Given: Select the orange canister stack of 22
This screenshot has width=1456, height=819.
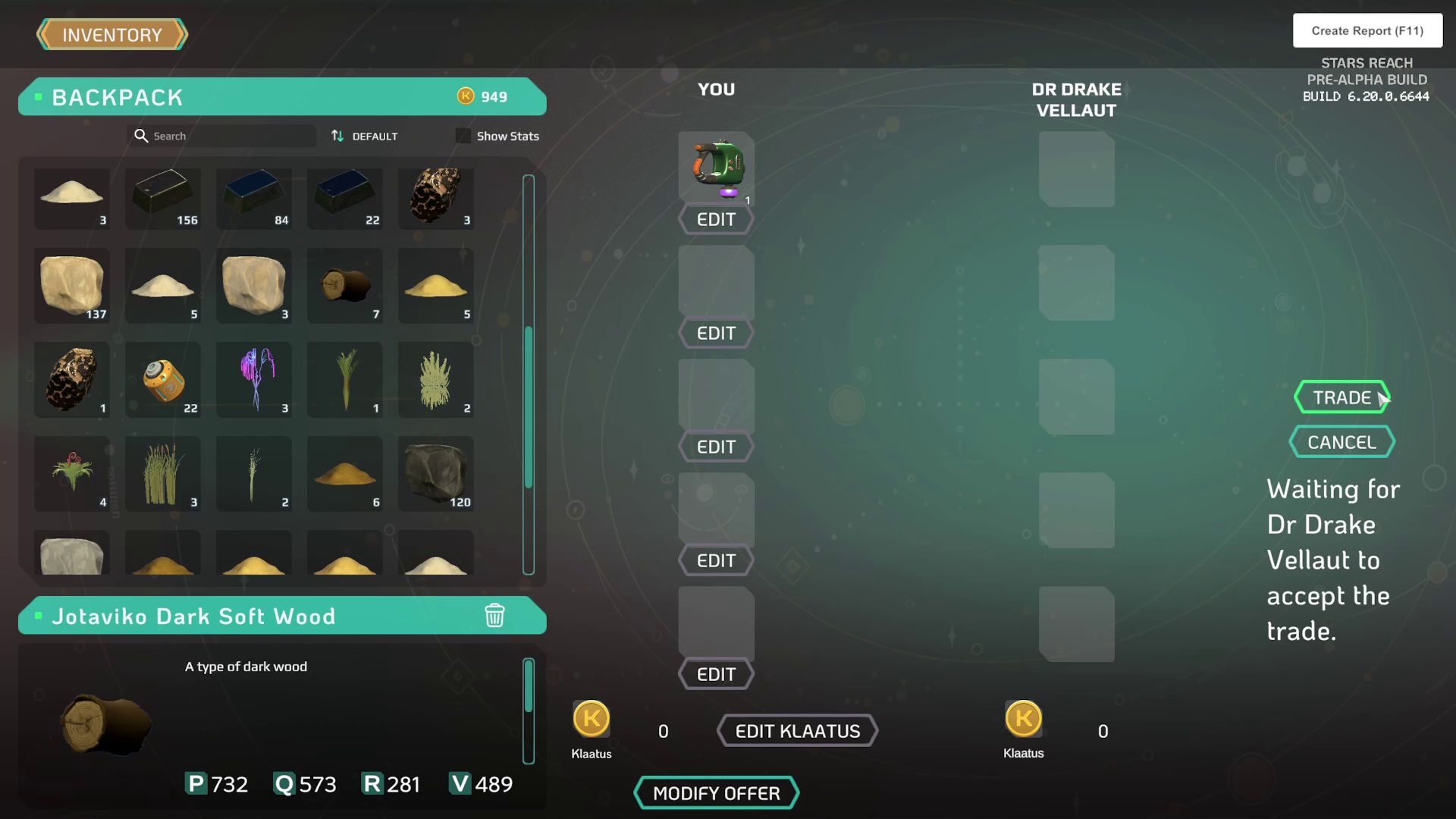Looking at the screenshot, I should (x=163, y=380).
